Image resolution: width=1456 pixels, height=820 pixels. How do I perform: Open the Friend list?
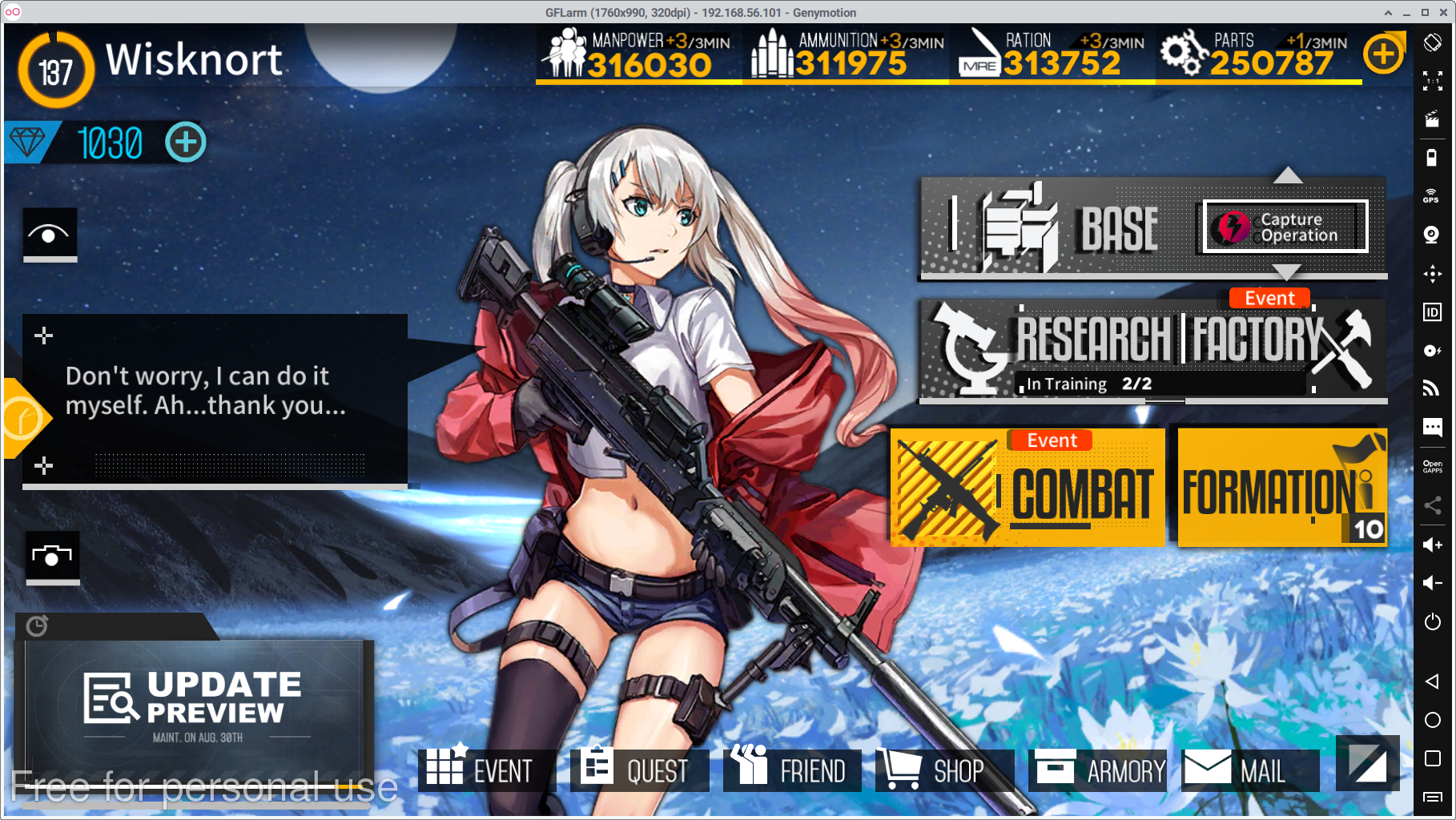pos(792,770)
